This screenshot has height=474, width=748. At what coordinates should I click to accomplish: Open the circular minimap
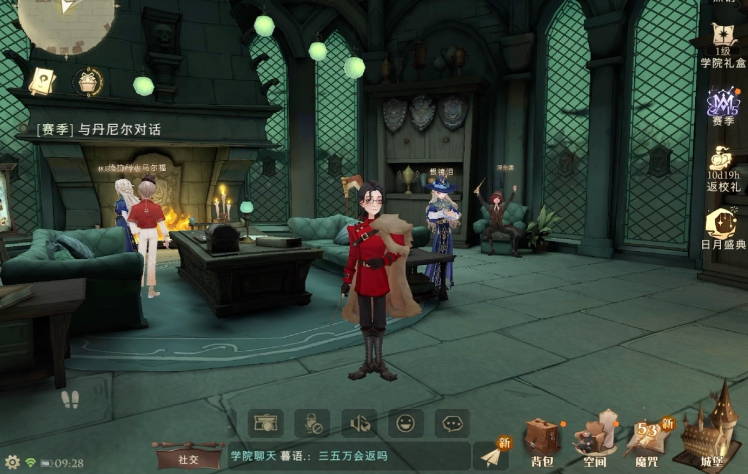[66, 20]
